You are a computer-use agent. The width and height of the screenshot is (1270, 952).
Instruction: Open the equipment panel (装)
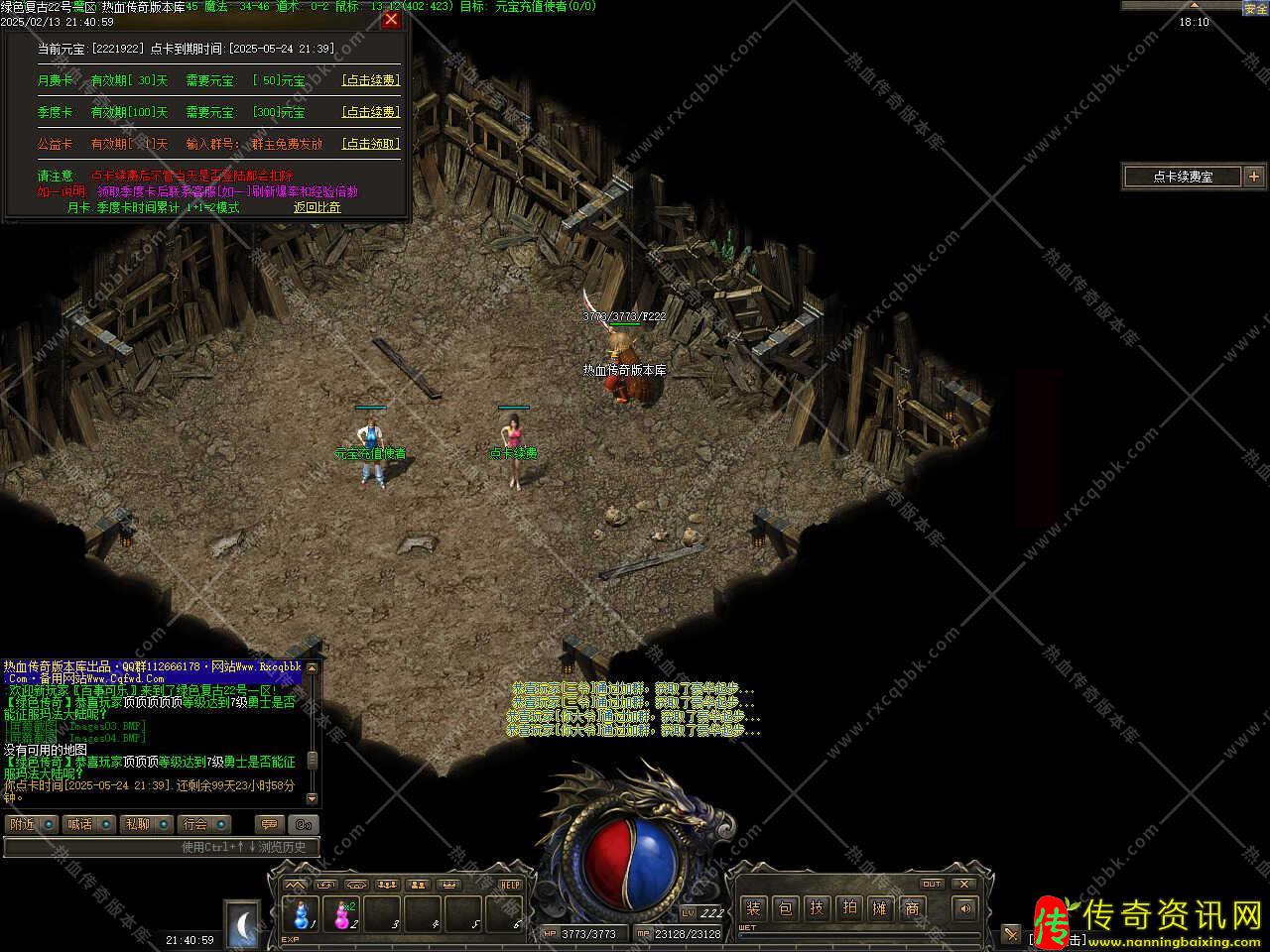(753, 907)
